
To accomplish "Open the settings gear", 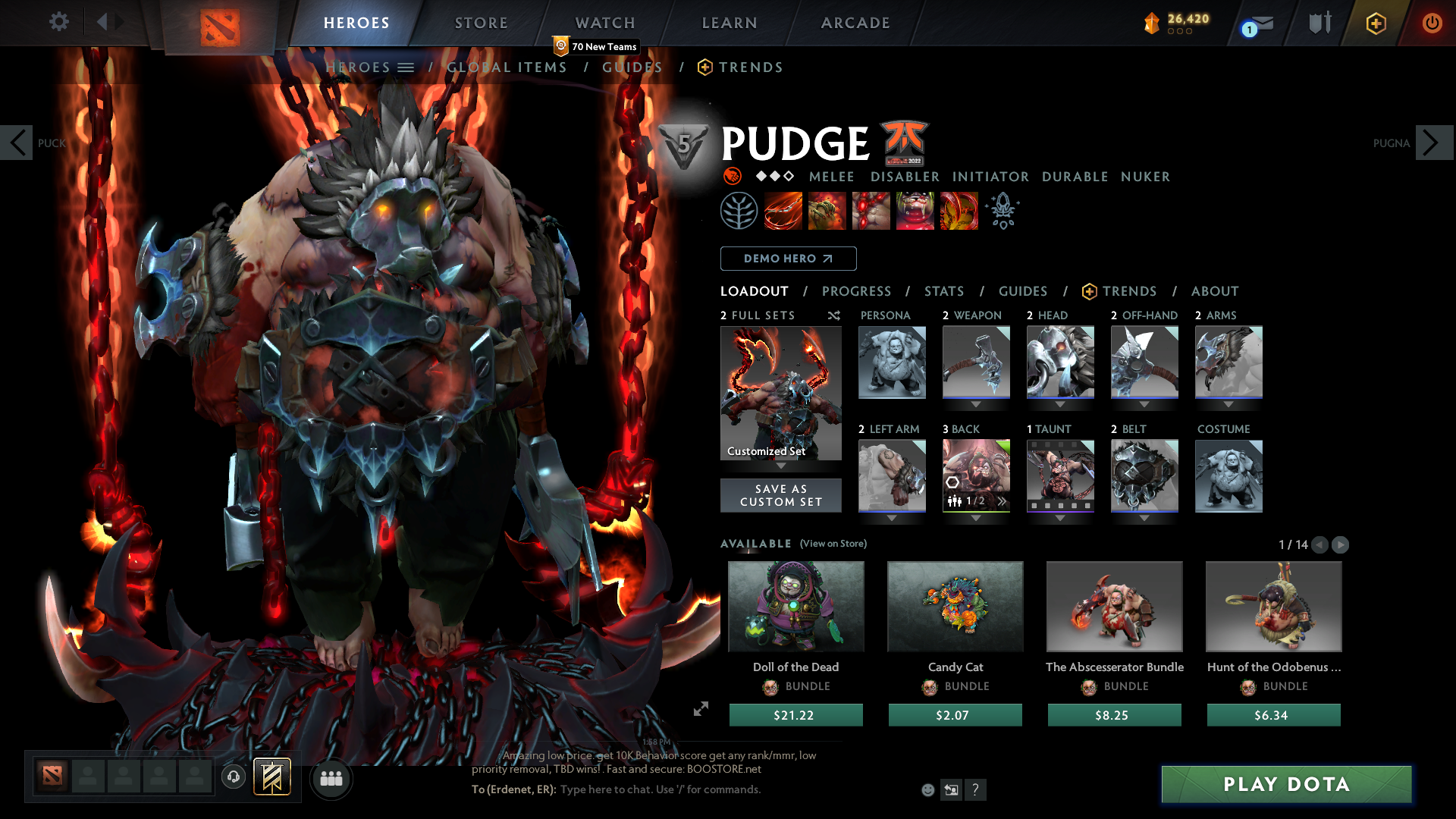I will pyautogui.click(x=58, y=22).
